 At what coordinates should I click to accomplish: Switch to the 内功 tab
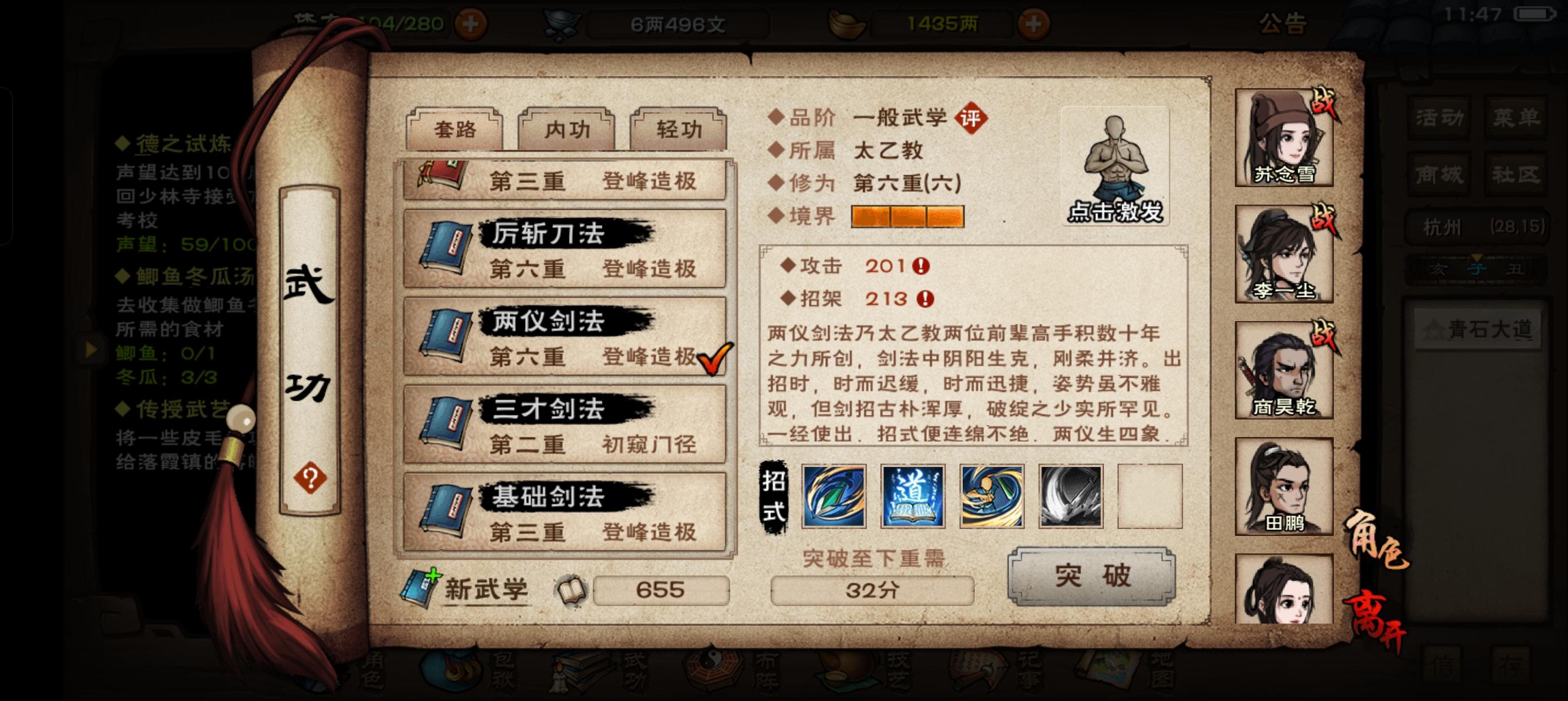tap(565, 129)
